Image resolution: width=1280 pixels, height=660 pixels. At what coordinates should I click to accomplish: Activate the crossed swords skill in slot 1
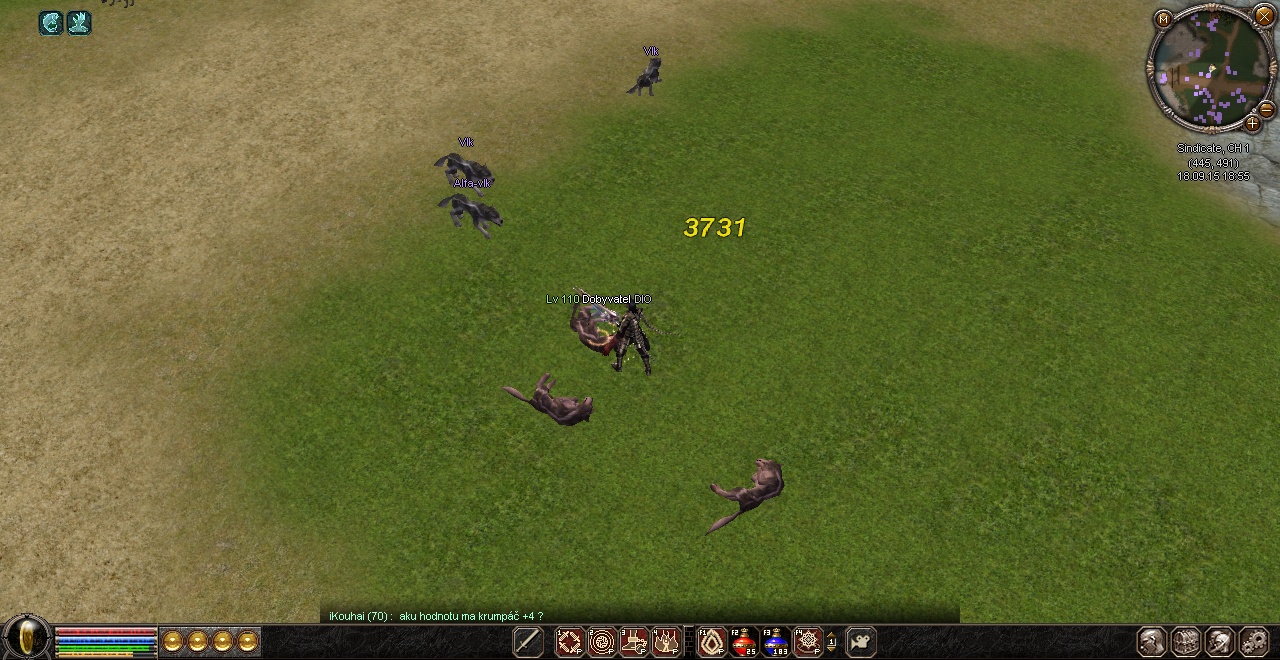pos(569,641)
